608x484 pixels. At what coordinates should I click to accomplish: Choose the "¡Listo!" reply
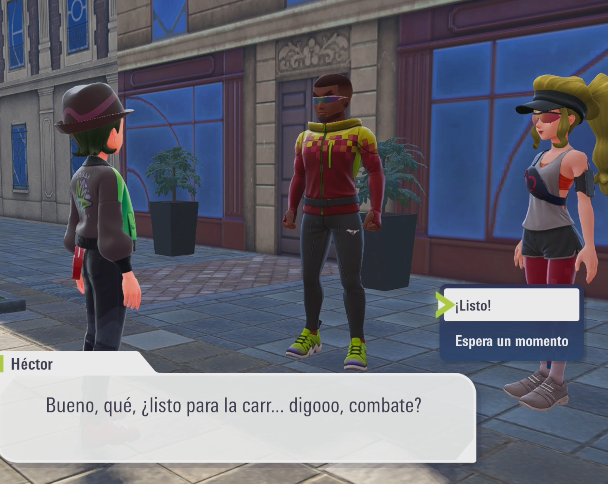[511, 305]
